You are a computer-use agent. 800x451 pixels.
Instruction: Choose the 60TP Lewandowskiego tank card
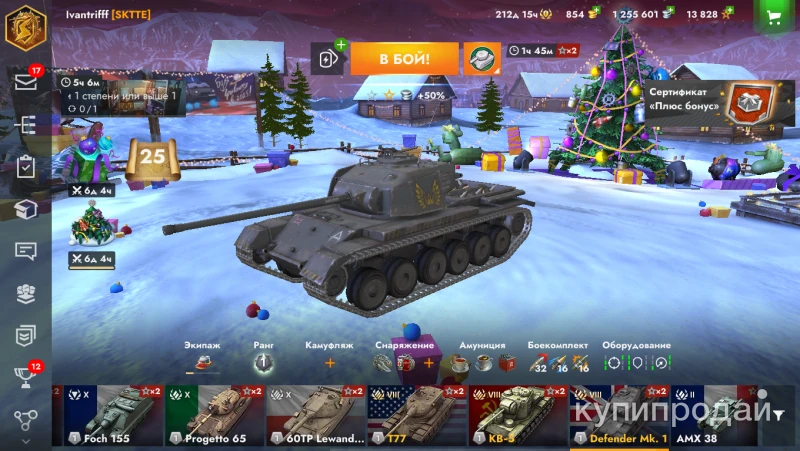316,416
